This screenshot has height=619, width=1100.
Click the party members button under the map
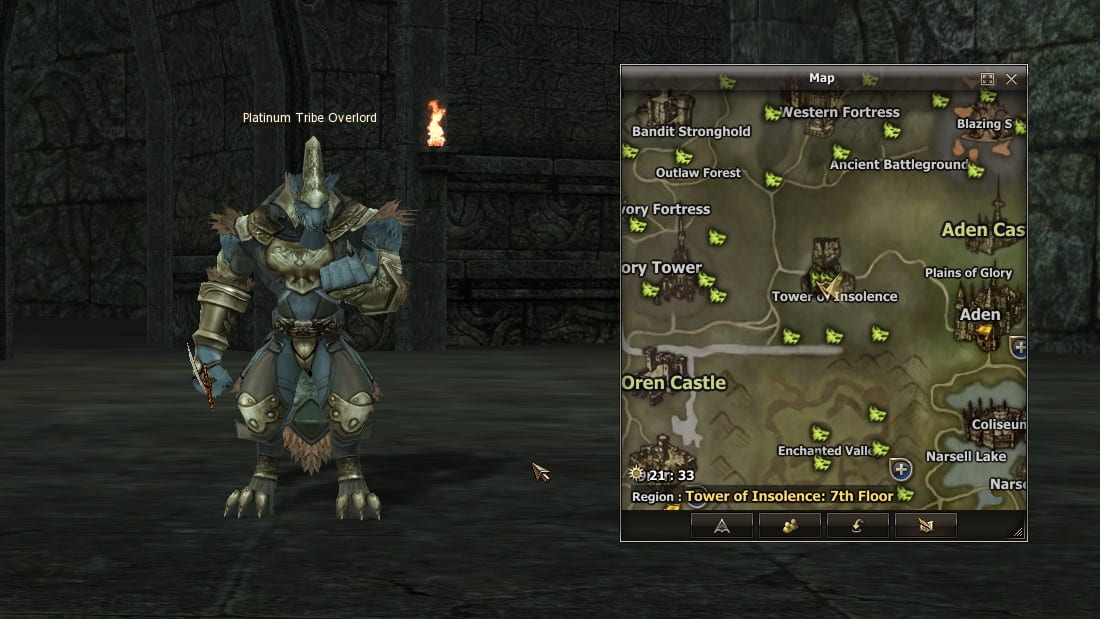click(789, 526)
